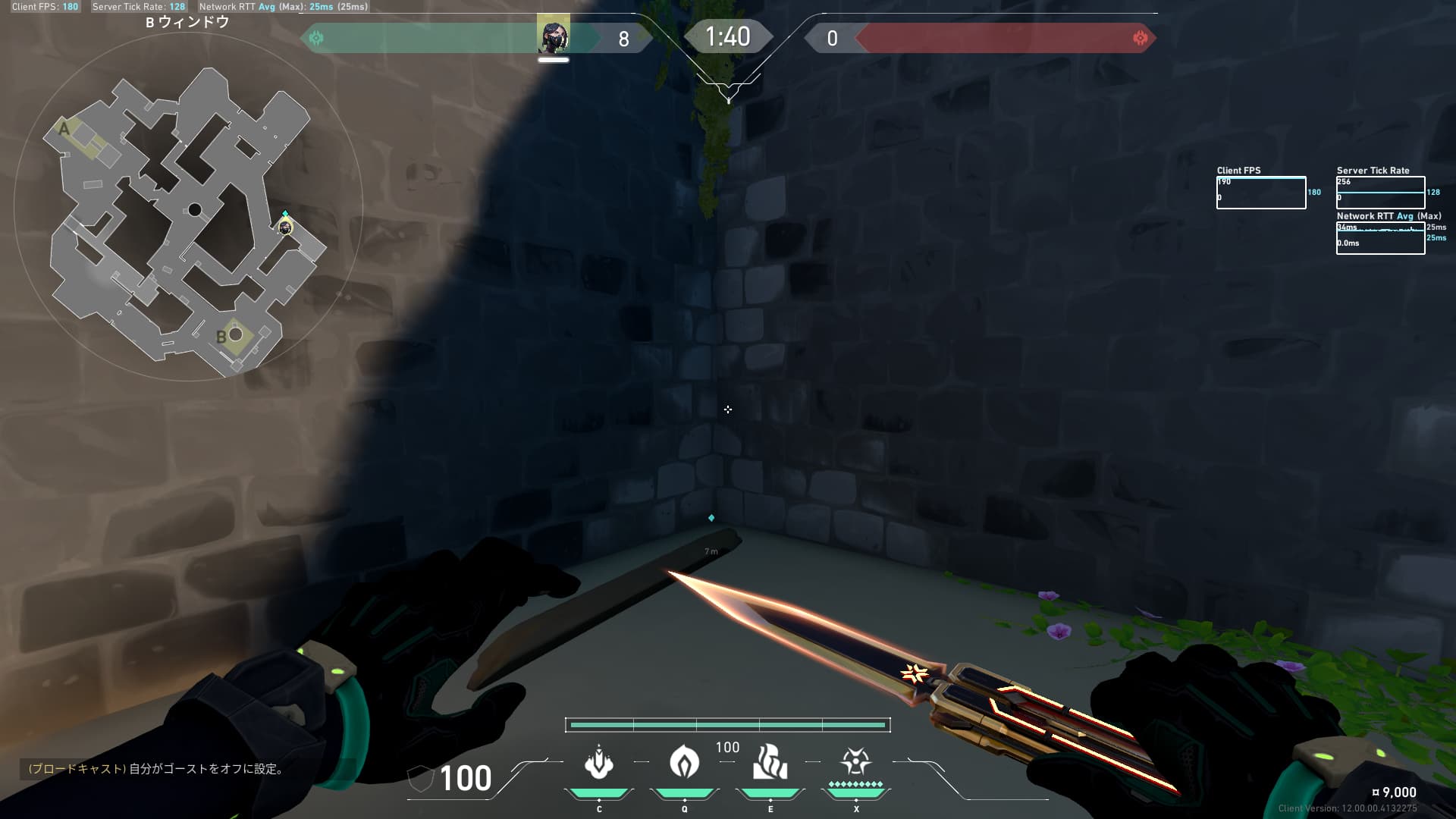Use the Viper's Pit ultimate icon

[855, 761]
